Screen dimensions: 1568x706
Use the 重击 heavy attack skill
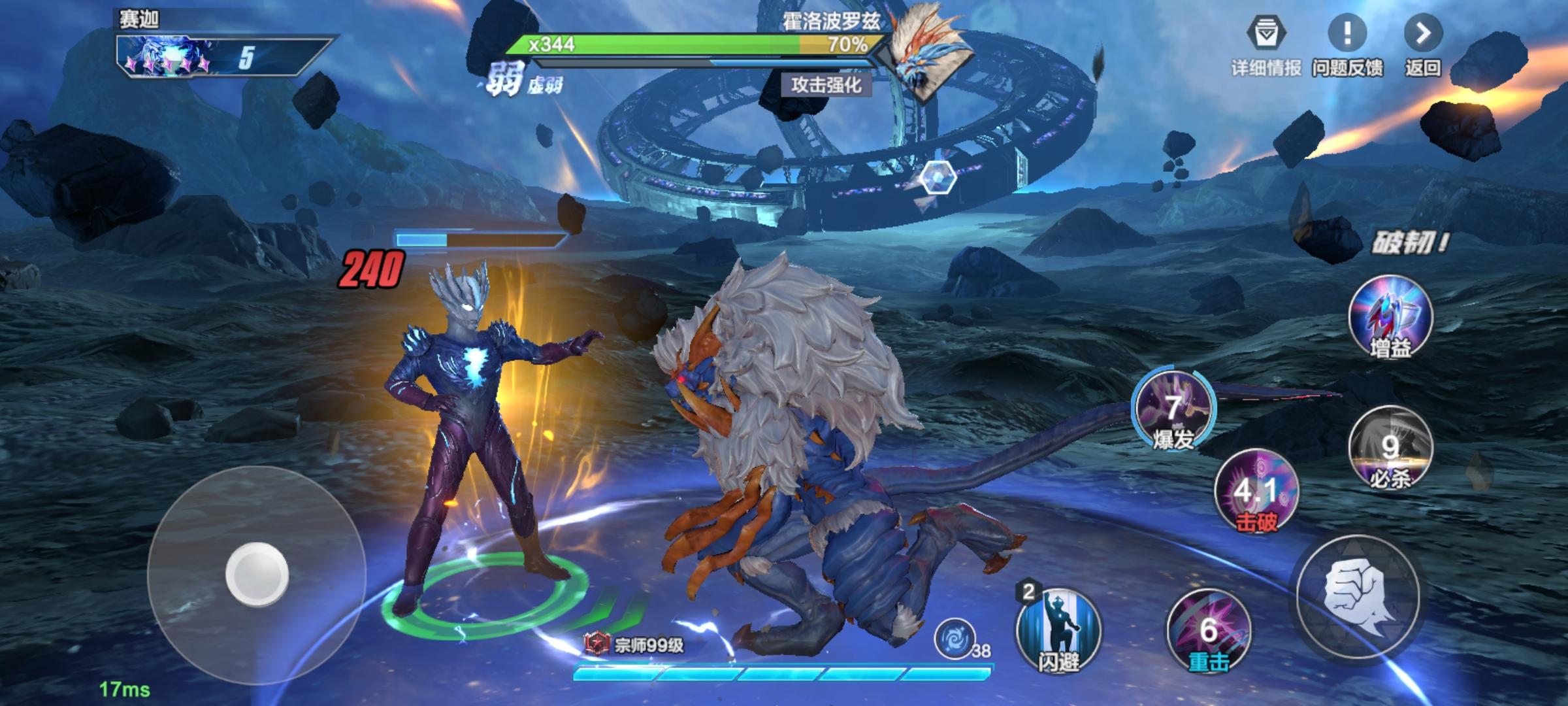(x=1208, y=631)
